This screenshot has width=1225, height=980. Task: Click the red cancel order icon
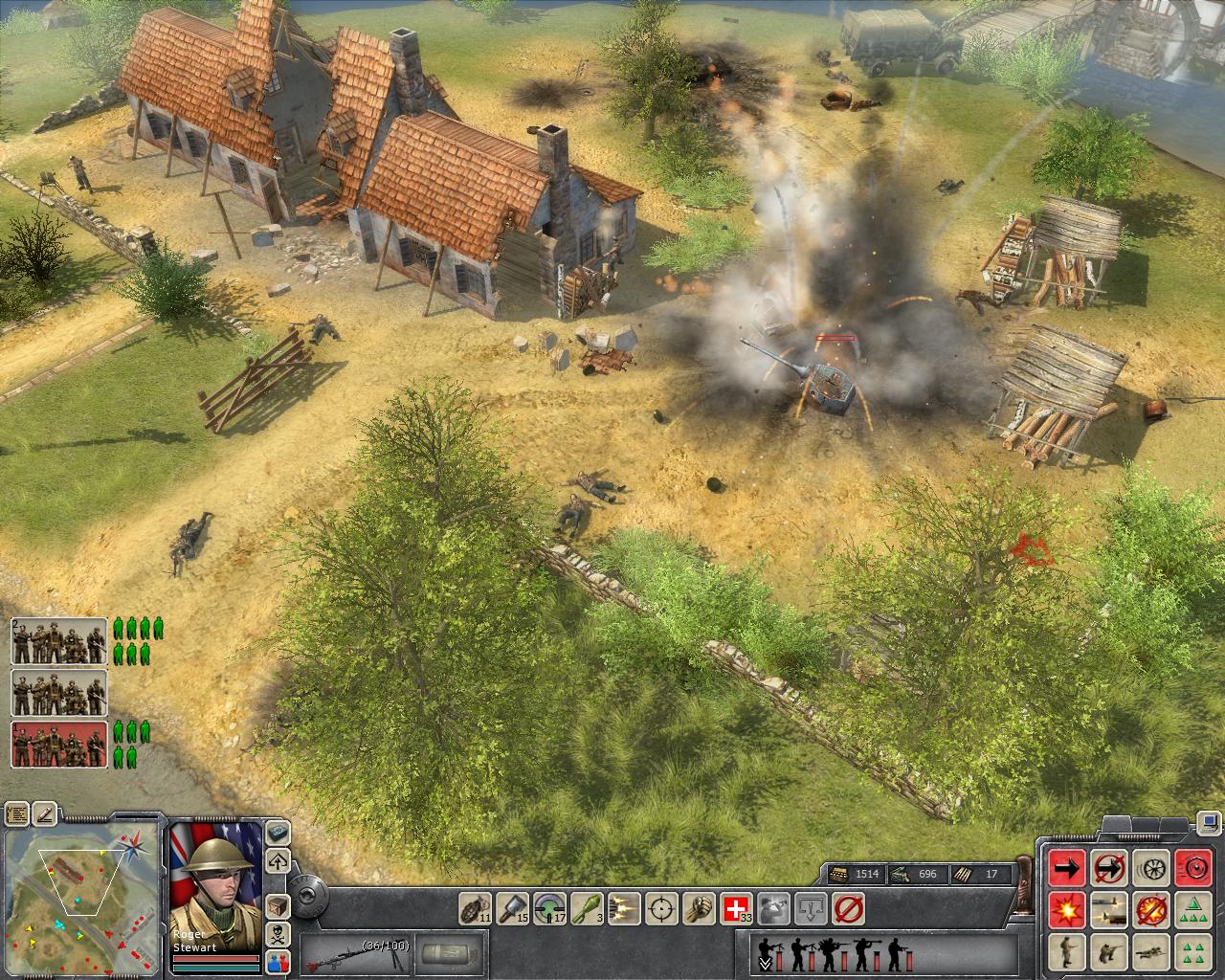tap(849, 906)
